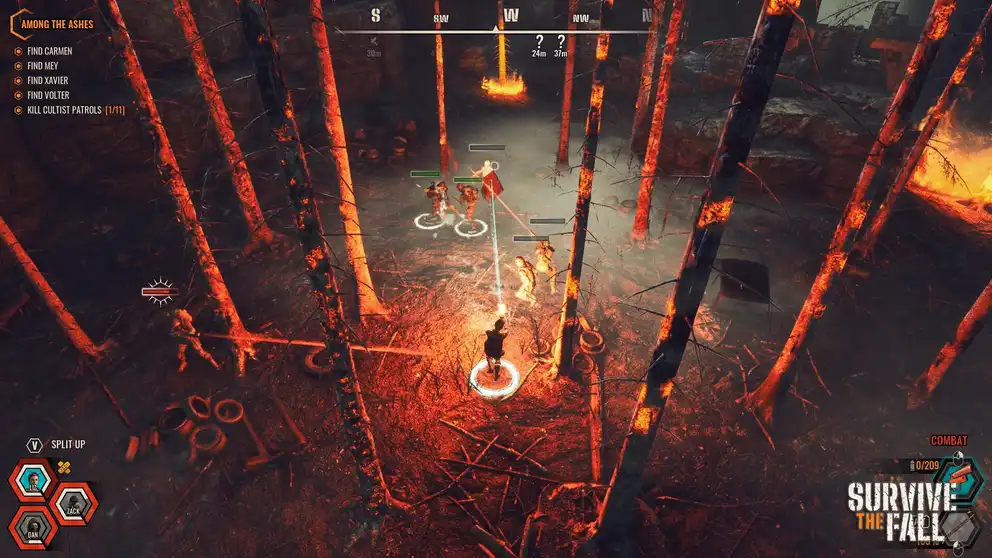Select Zack's character portrait
992x558 pixels.
(74, 505)
